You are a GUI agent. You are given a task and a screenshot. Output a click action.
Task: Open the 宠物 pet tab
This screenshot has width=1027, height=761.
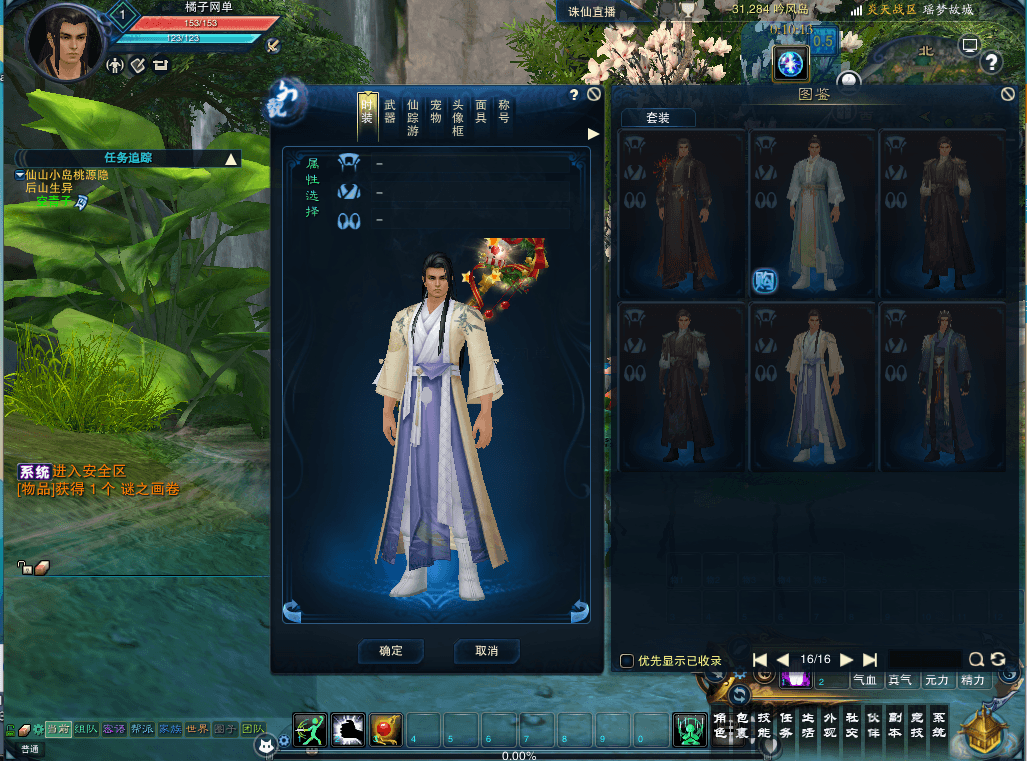click(436, 111)
